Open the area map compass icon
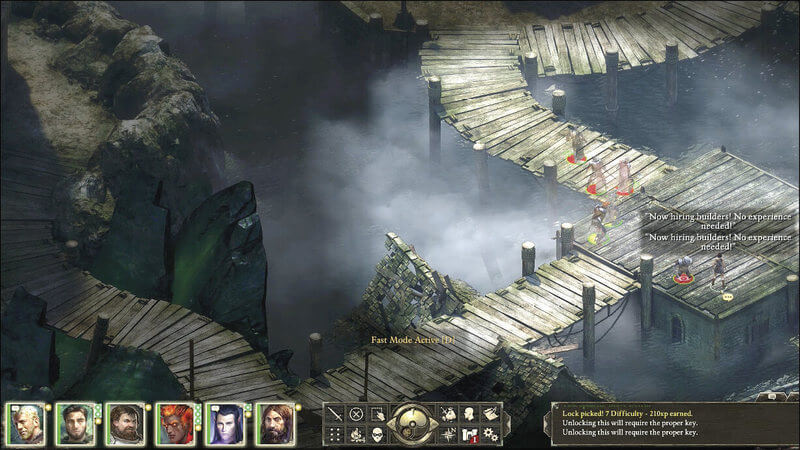Image resolution: width=800 pixels, height=450 pixels. click(446, 435)
